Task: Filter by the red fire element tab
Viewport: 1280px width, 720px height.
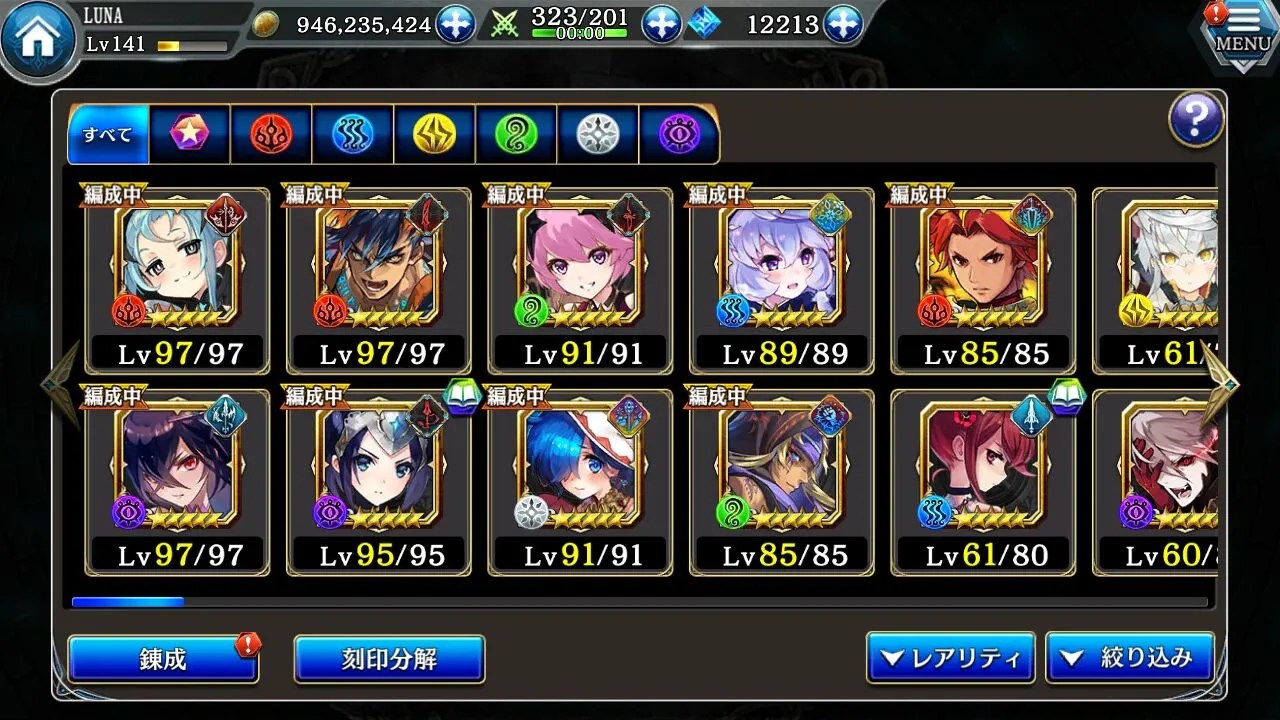Action: pos(271,134)
